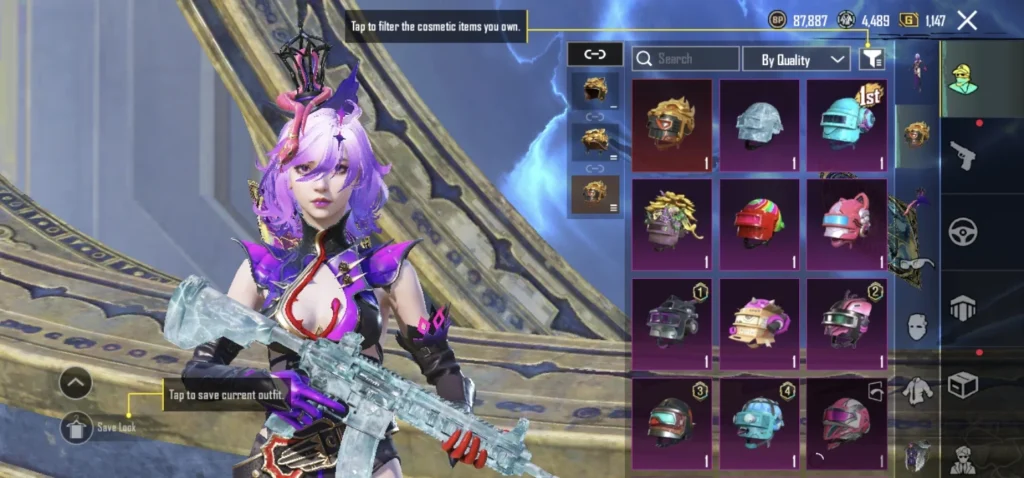Toggle the owned-items filter funnel icon
This screenshot has width=1024, height=478.
click(871, 59)
